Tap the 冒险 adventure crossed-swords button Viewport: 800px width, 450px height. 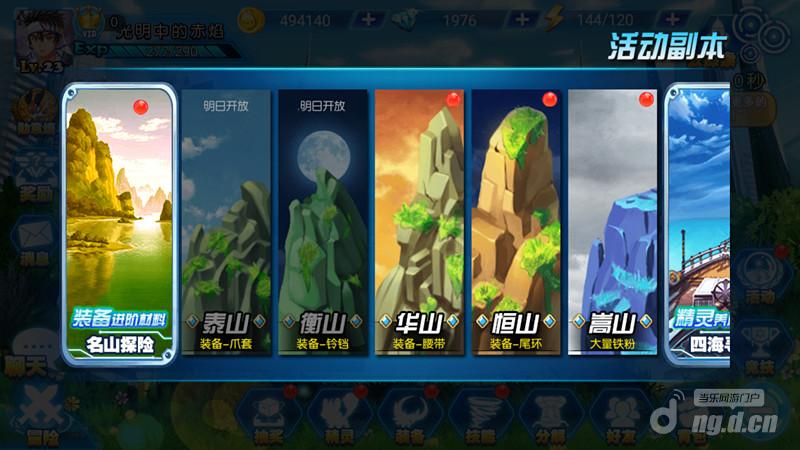click(42, 415)
